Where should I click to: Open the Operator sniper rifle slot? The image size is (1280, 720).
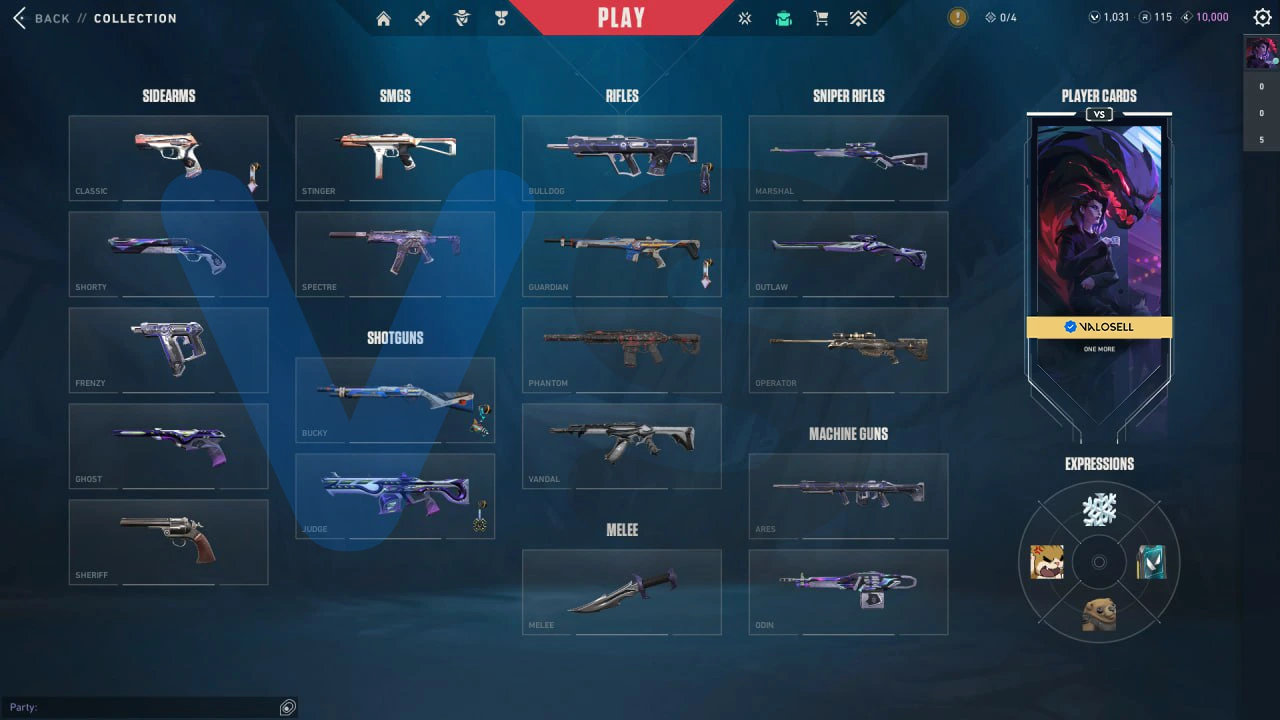click(848, 349)
